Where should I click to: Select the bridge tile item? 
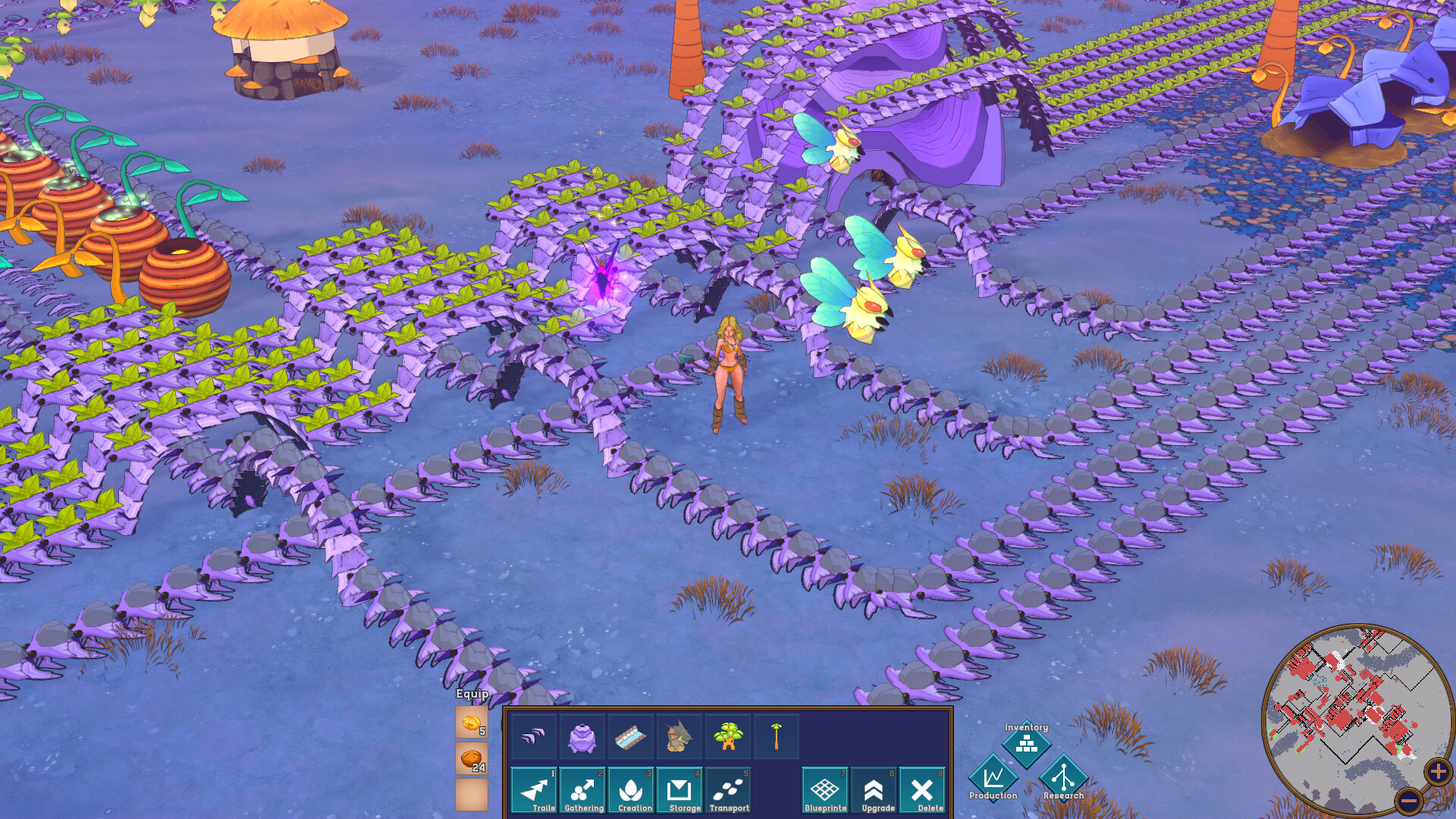632,736
